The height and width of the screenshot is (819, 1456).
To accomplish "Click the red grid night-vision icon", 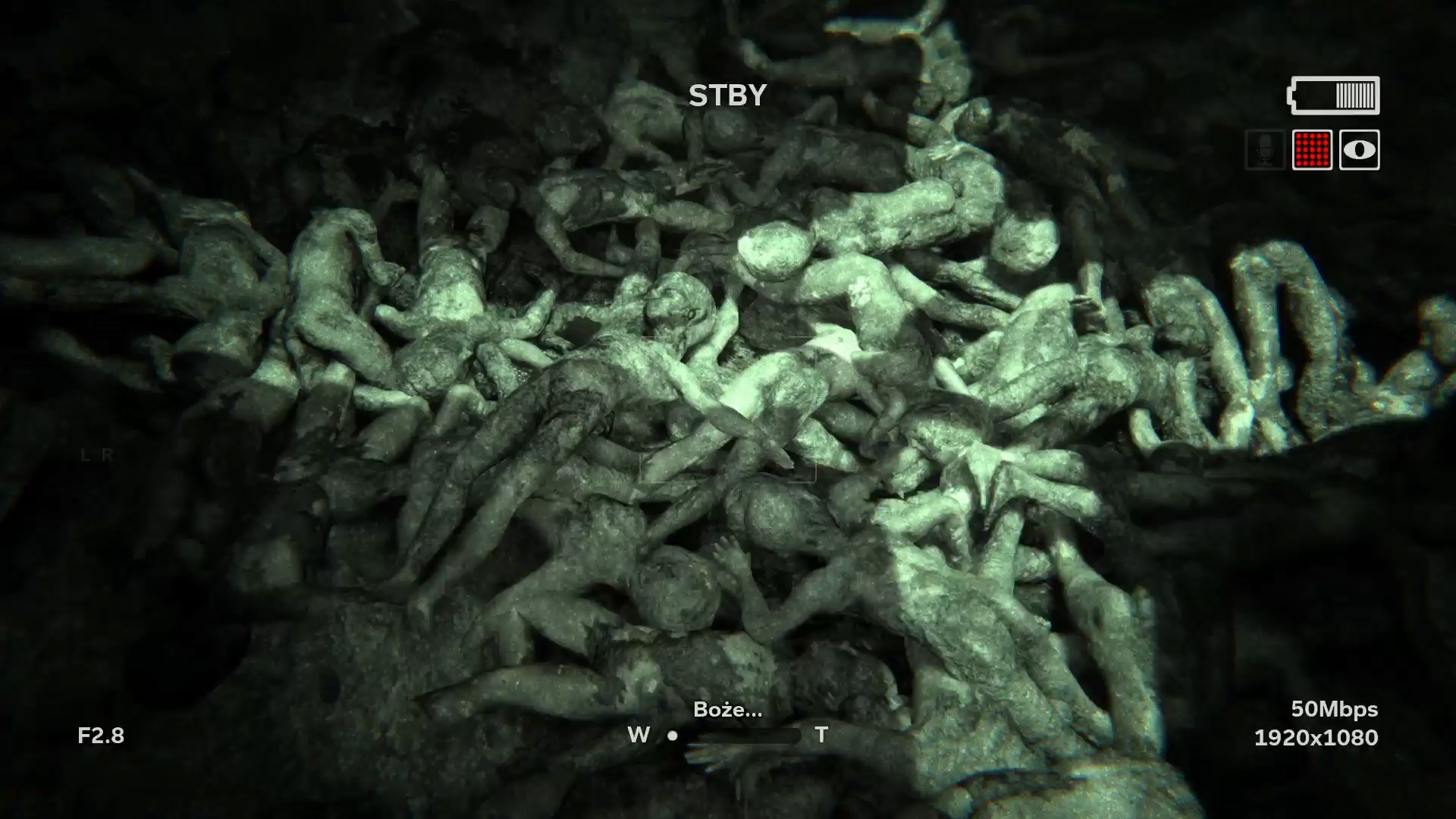I will pyautogui.click(x=1312, y=150).
